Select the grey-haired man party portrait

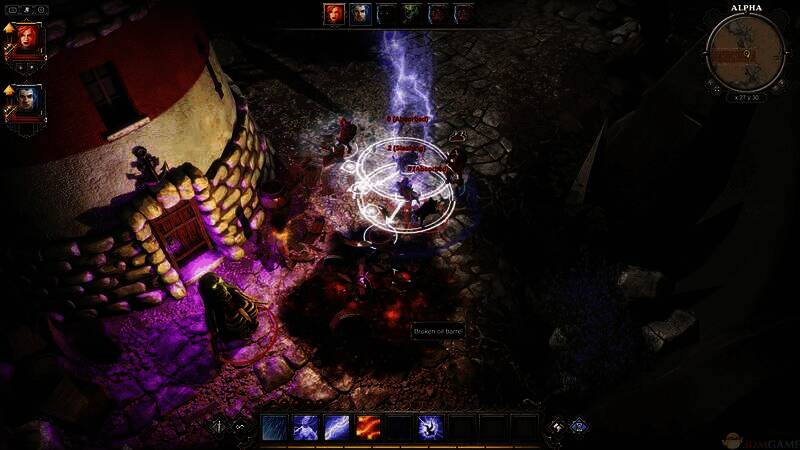point(29,102)
